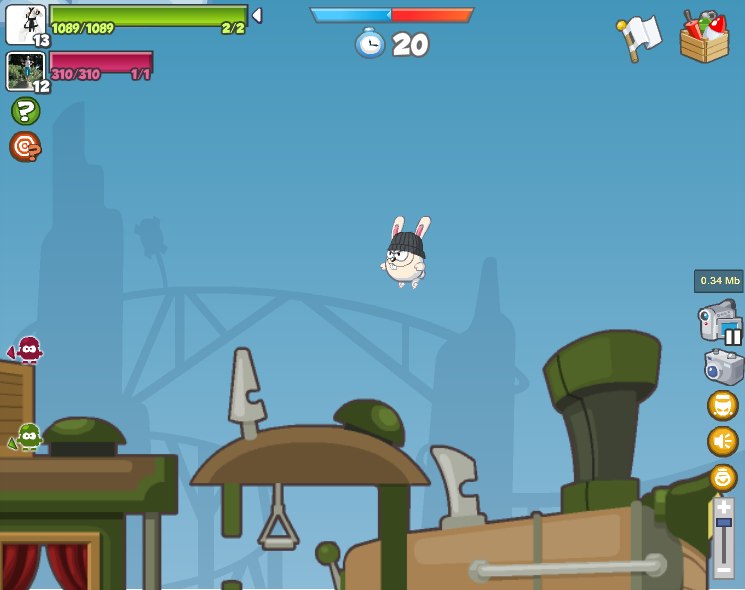Click the green off-screen worm indicator
Screen dimensions: 745x590
[x=27, y=437]
